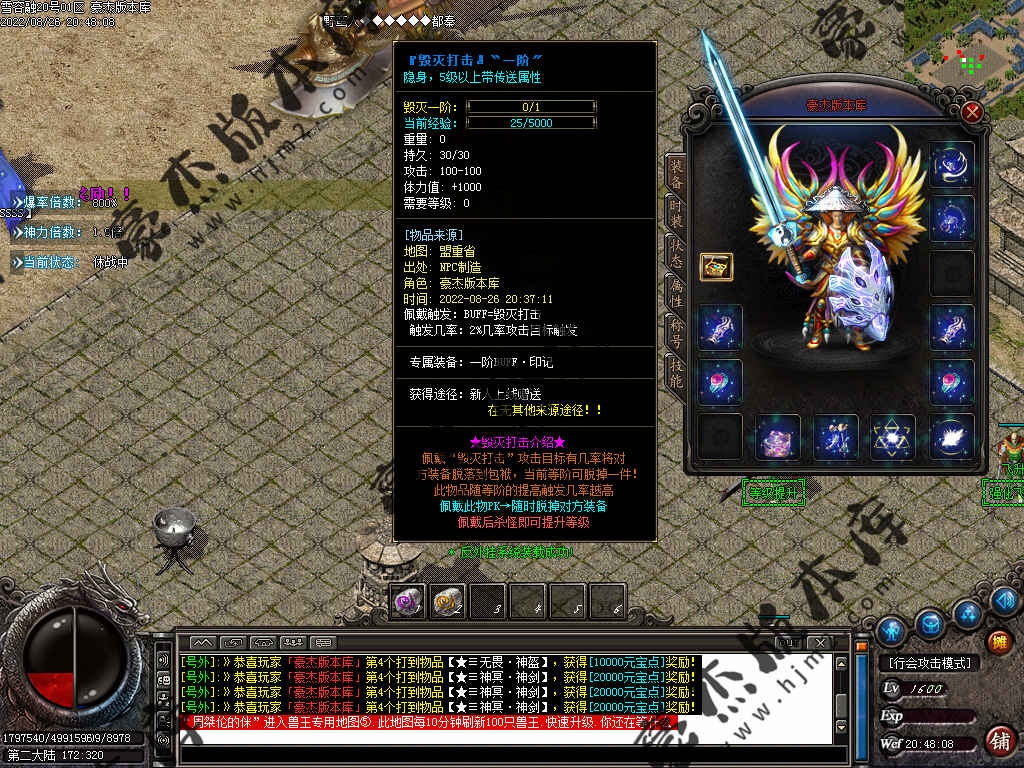Switch to the 技能 skills tab

point(675,372)
